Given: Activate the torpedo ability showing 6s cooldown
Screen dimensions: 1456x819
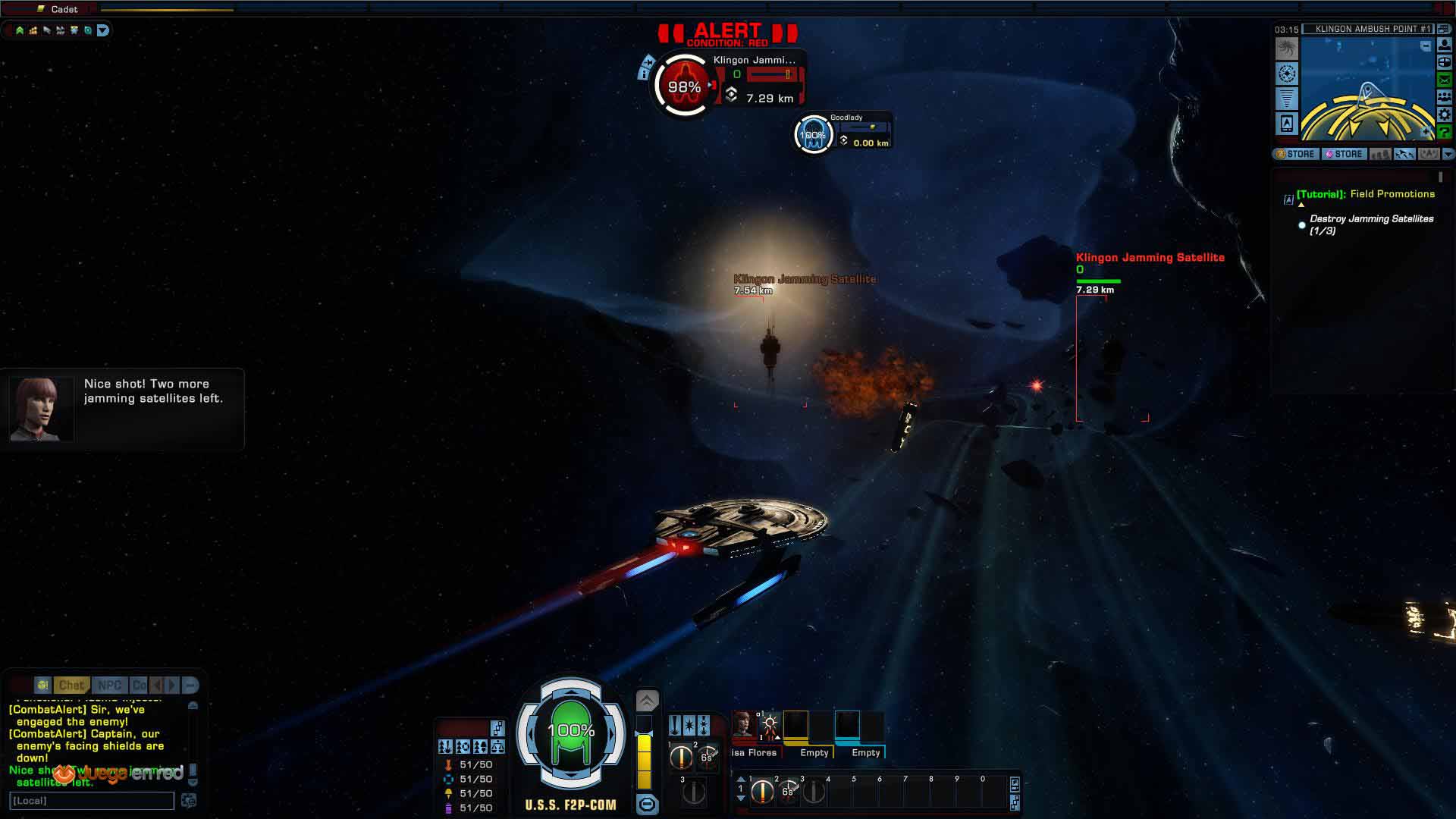Looking at the screenshot, I should [787, 792].
